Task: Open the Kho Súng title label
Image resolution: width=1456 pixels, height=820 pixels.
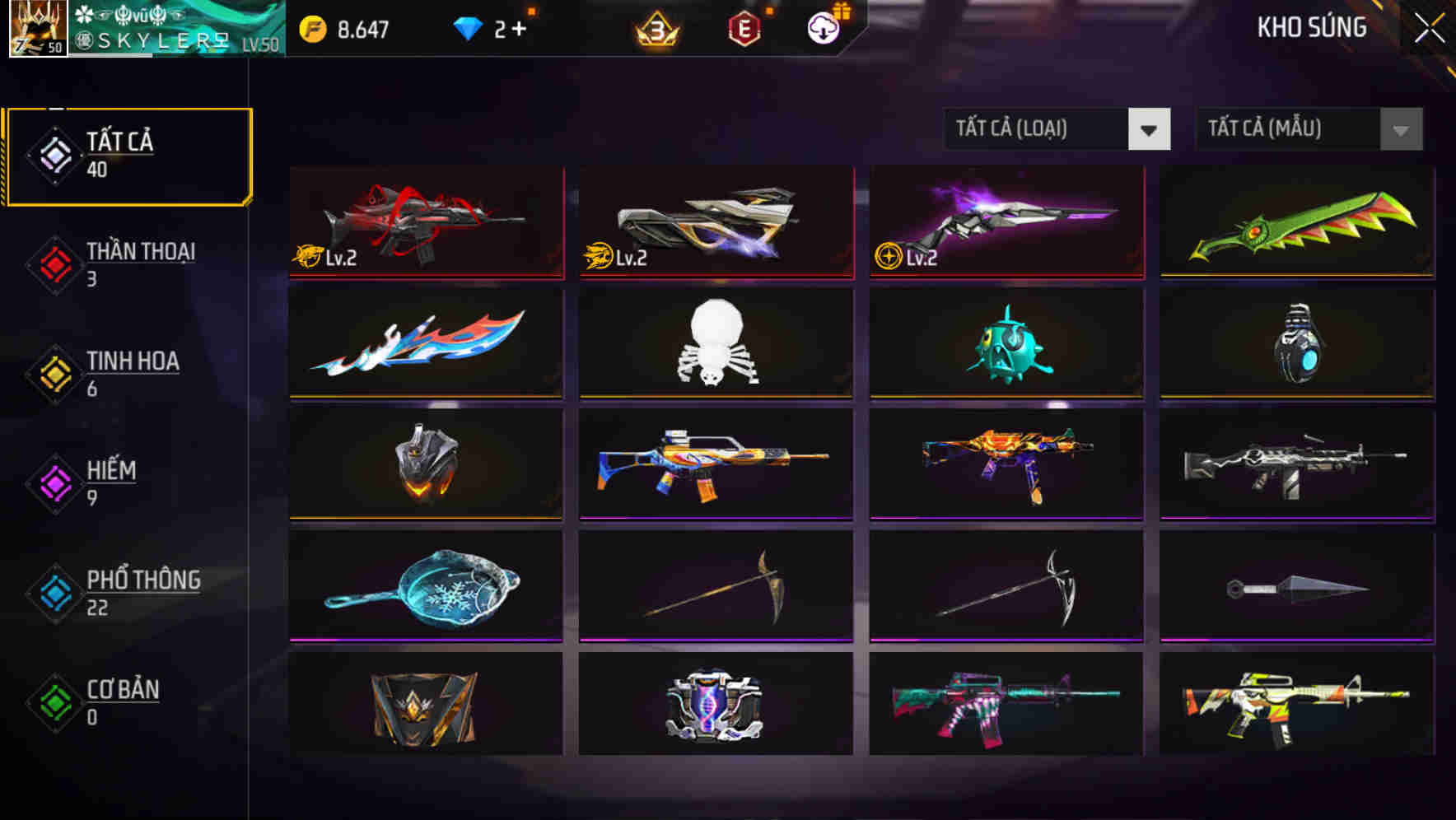Action: click(1313, 27)
